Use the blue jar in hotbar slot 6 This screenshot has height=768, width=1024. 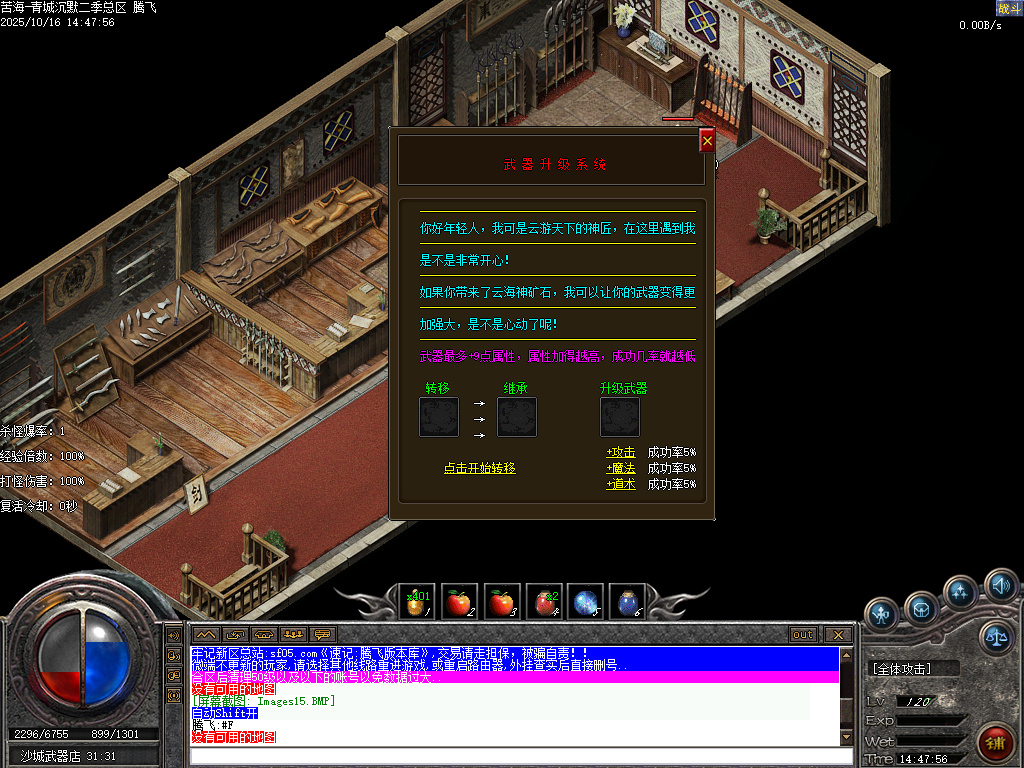(627, 602)
